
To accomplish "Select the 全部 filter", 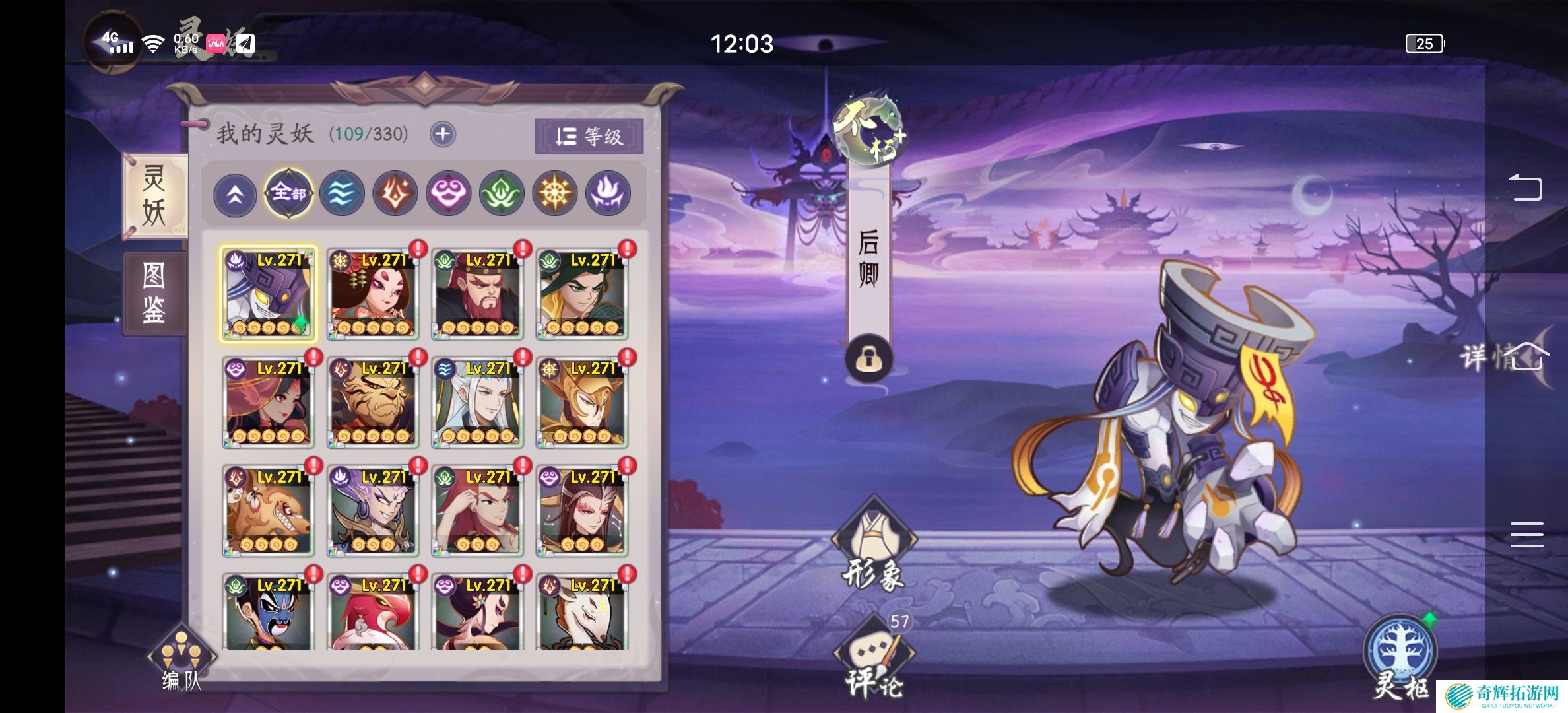I will coord(288,193).
